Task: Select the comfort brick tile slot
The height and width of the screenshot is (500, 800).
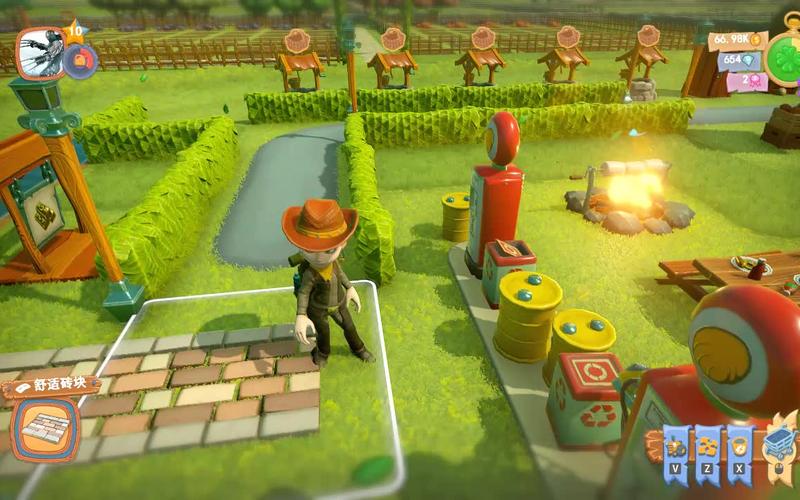Action: pos(44,431)
